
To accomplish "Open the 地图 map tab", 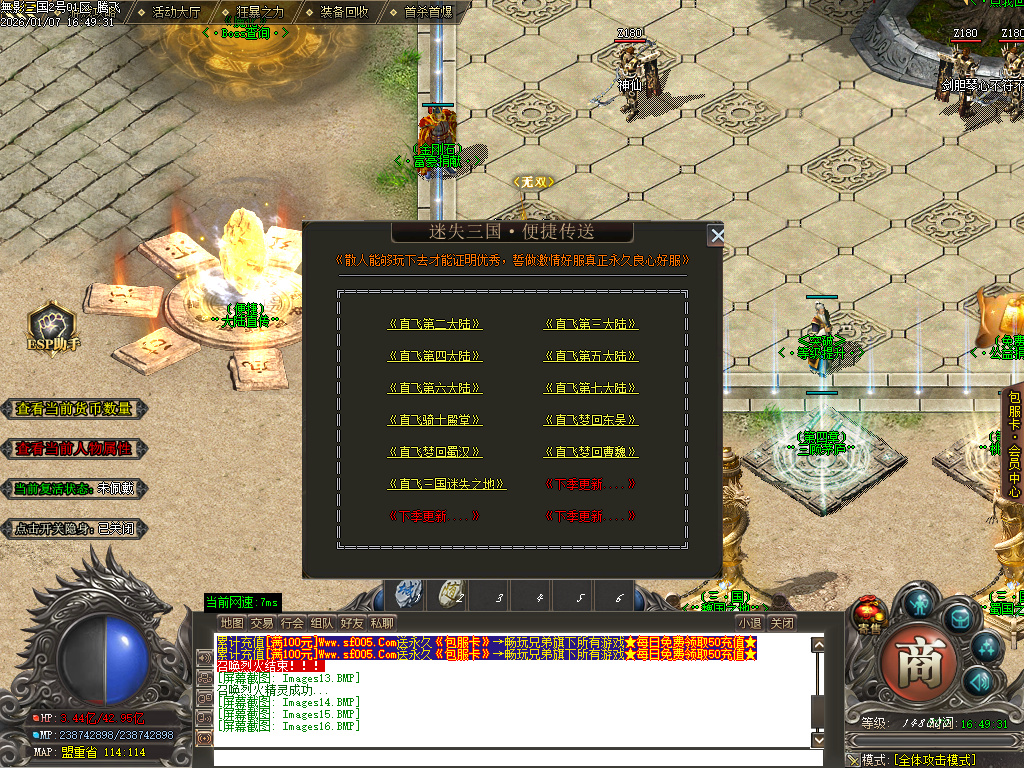I will click(231, 623).
